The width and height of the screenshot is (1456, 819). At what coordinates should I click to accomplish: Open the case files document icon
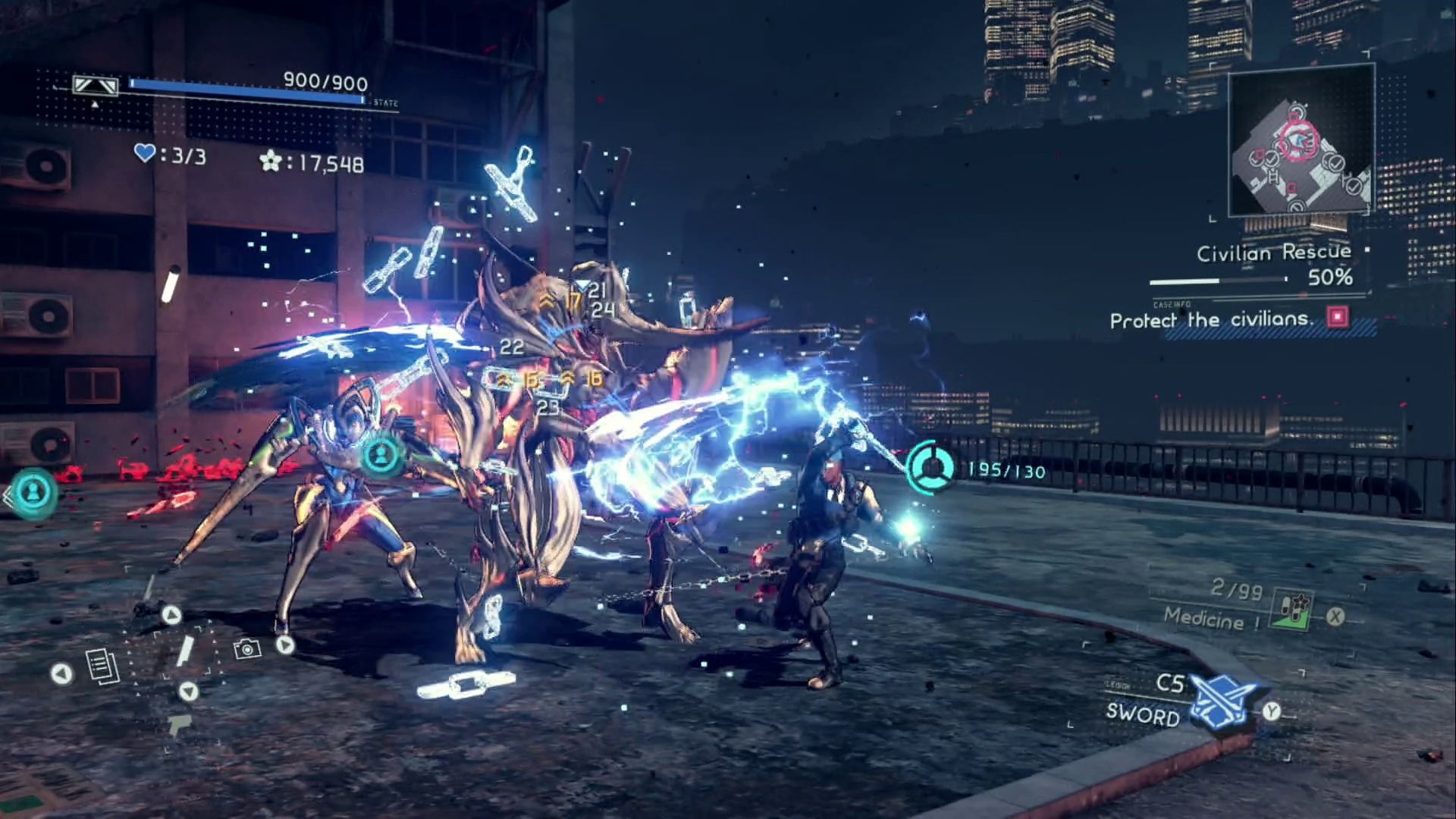click(x=102, y=667)
